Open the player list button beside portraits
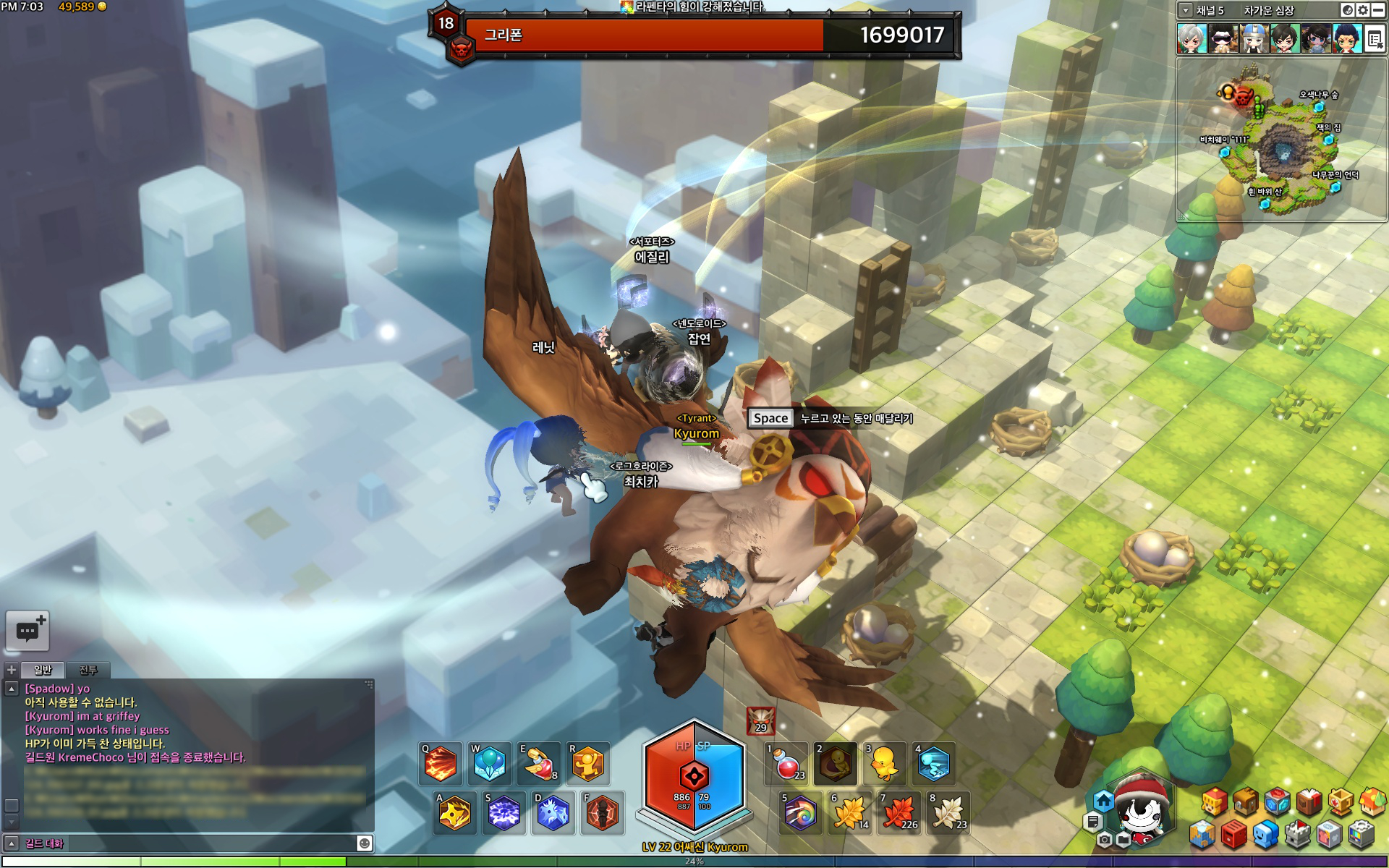 (1375, 39)
